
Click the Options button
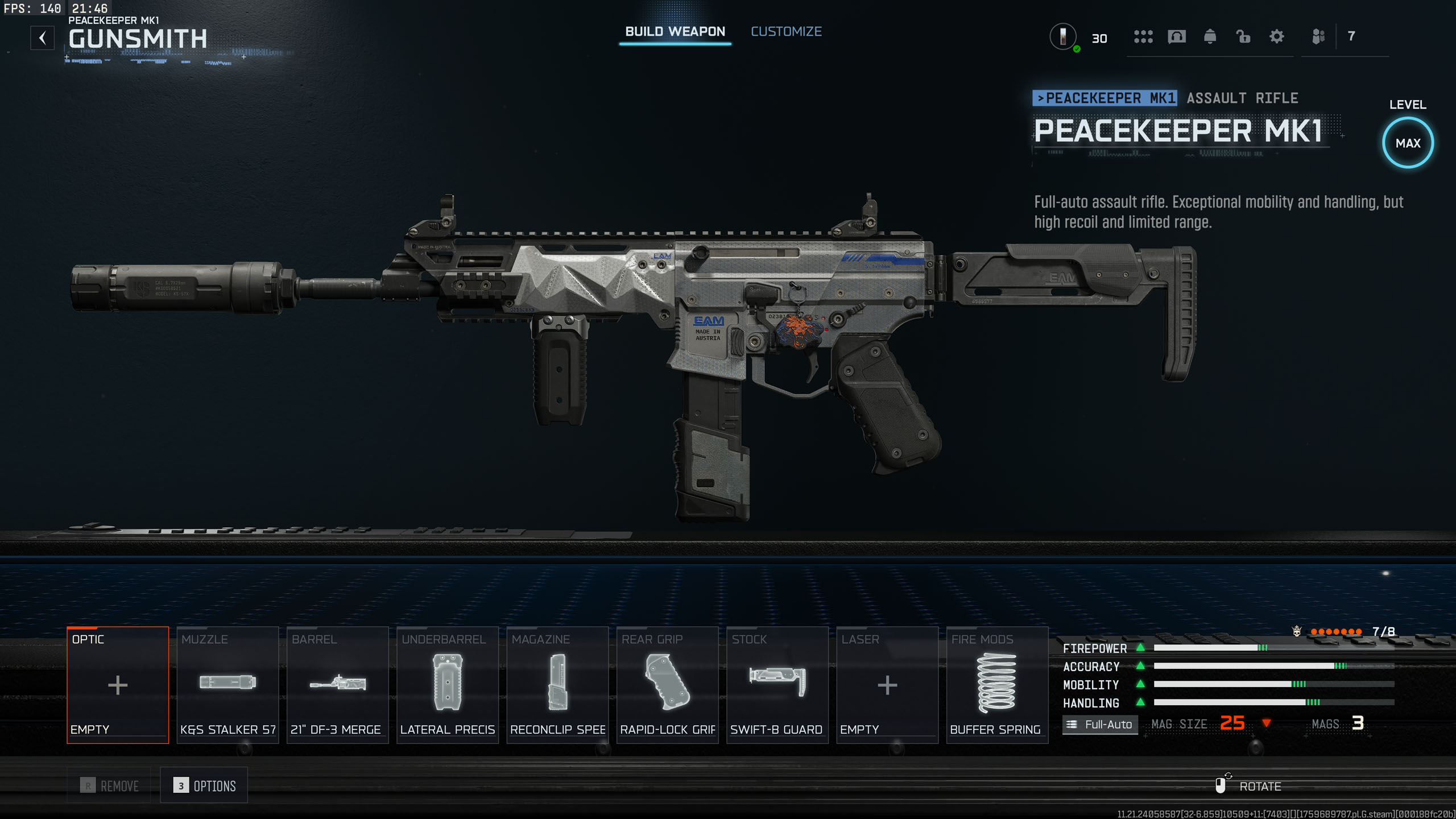[204, 785]
